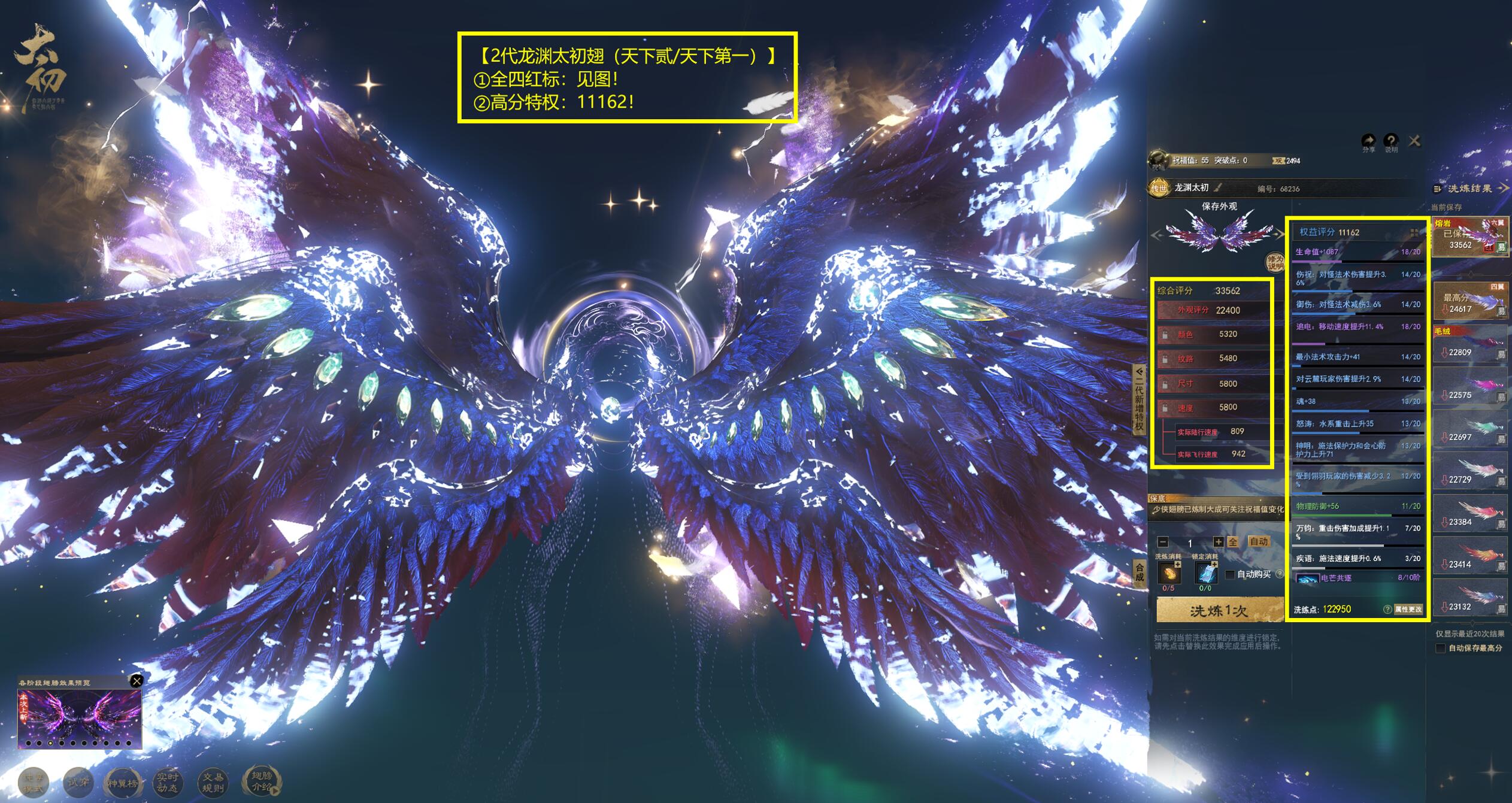The image size is (1512, 803).
Task: Increase refine count with plus button
Action: click(1218, 542)
